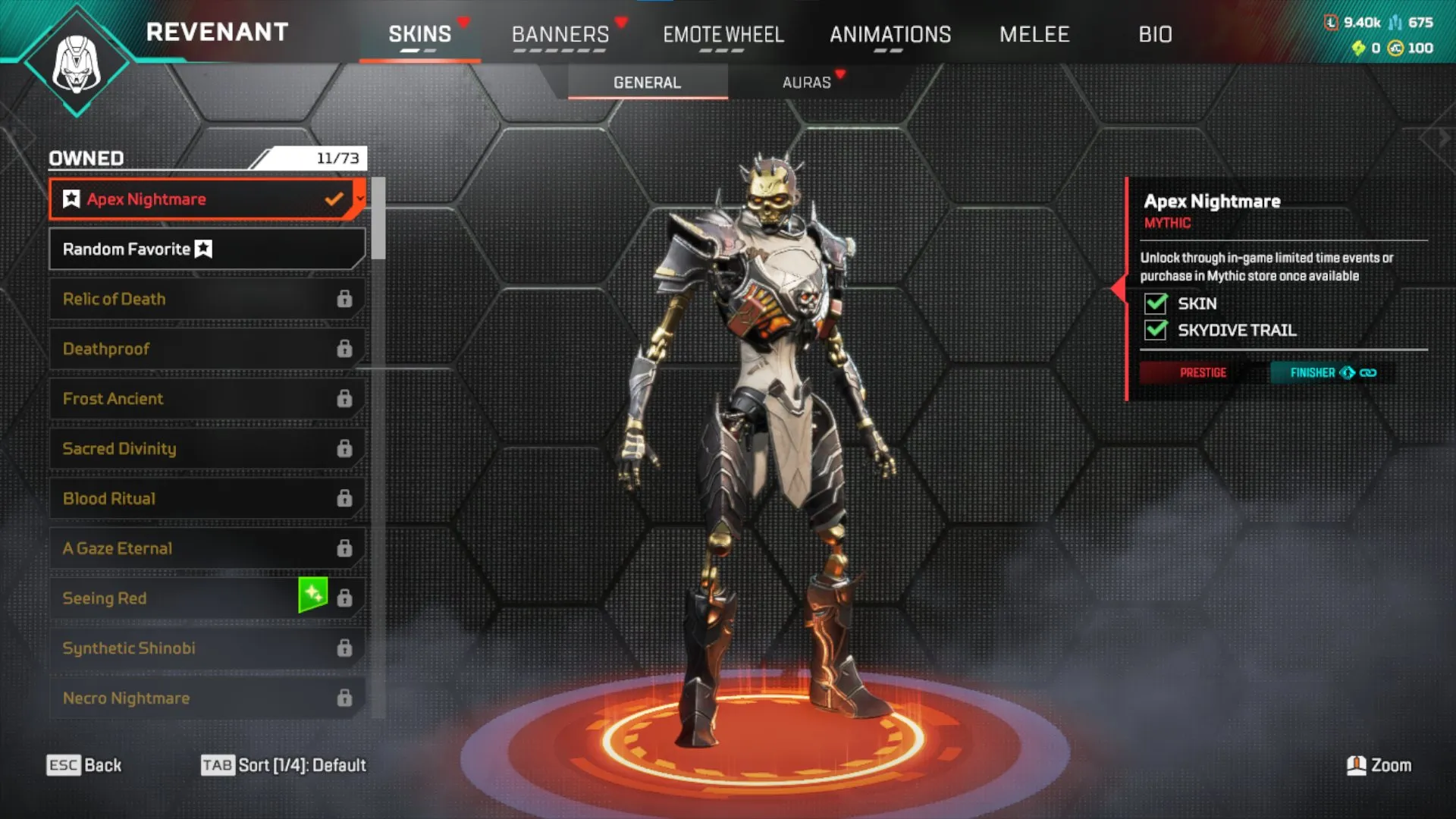Click the Apex Coins currency icon
Image resolution: width=1456 pixels, height=819 pixels.
point(1394,49)
